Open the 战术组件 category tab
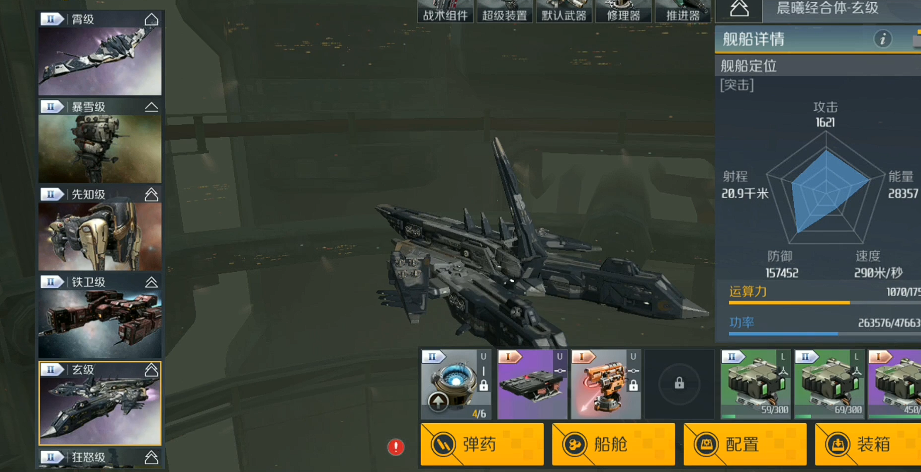Screen dimensions: 921x472 (446, 12)
